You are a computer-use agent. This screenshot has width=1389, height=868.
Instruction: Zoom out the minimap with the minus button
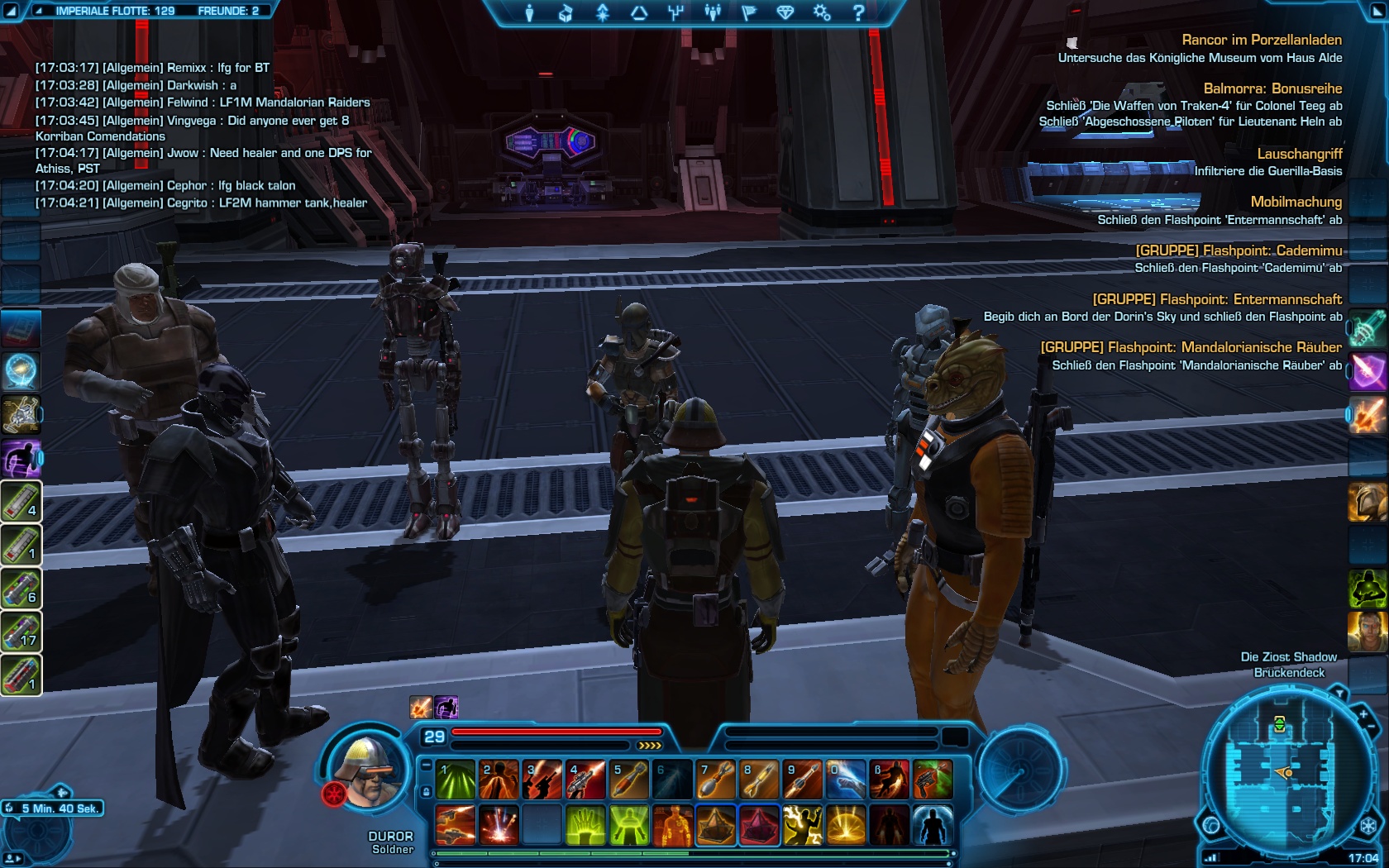pyautogui.click(x=1372, y=727)
